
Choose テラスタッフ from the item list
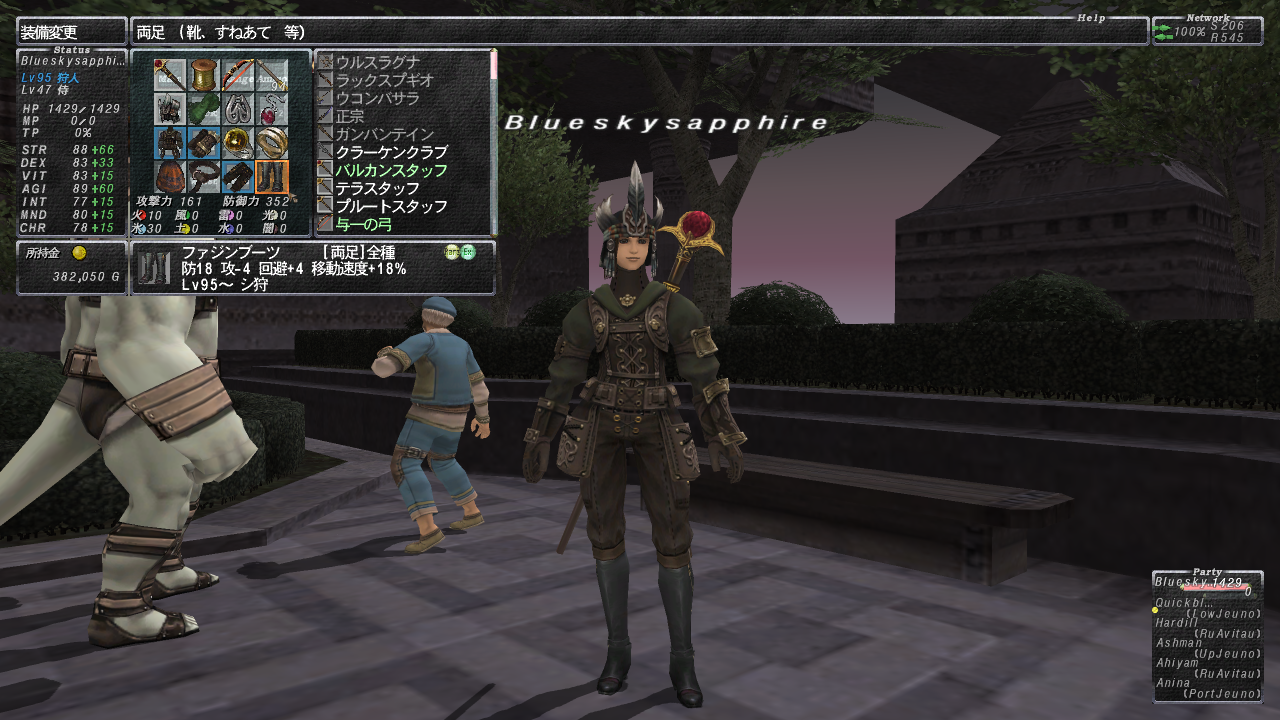click(x=377, y=188)
